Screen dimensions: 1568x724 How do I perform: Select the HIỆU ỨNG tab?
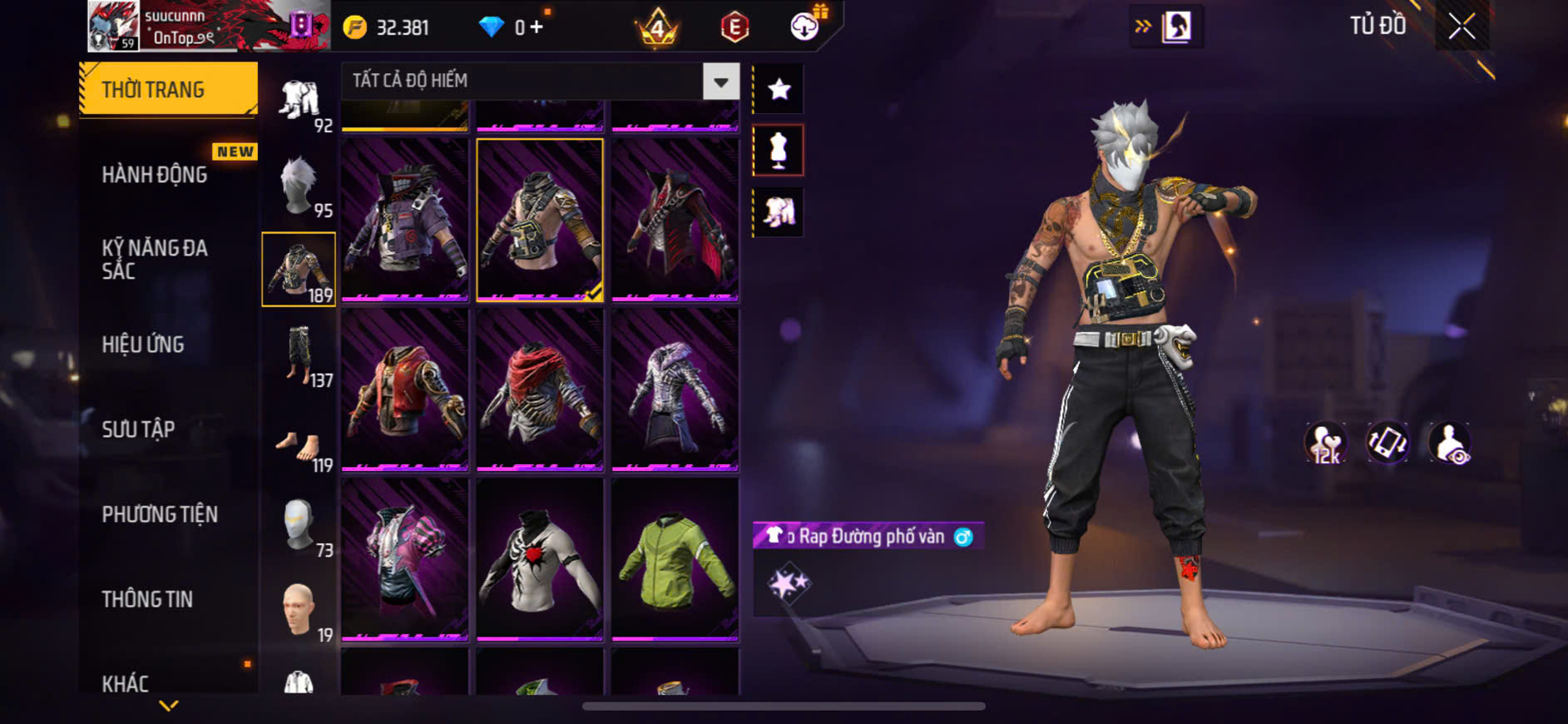pyautogui.click(x=143, y=345)
